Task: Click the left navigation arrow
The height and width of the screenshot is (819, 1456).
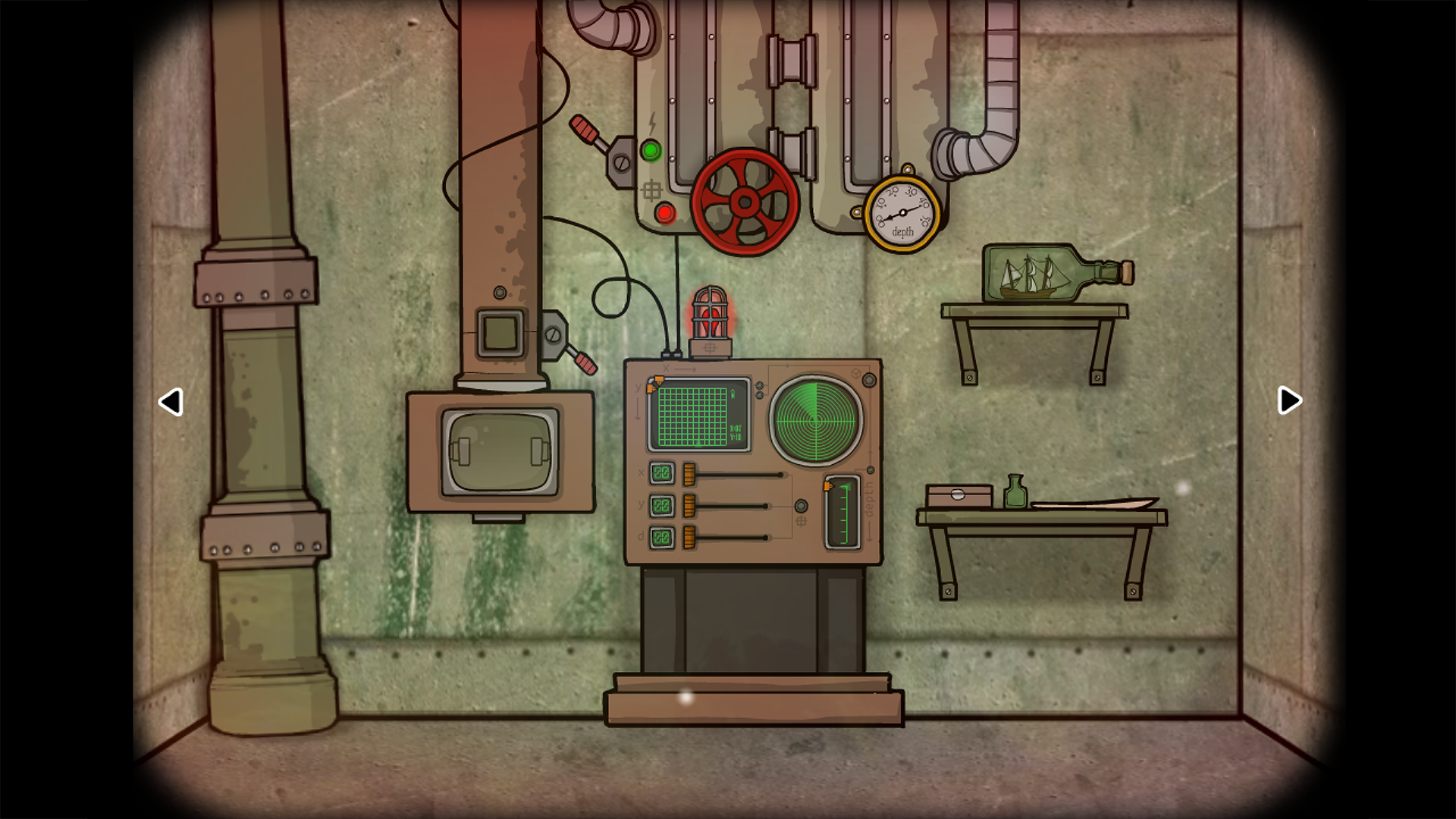Action: pos(171,403)
